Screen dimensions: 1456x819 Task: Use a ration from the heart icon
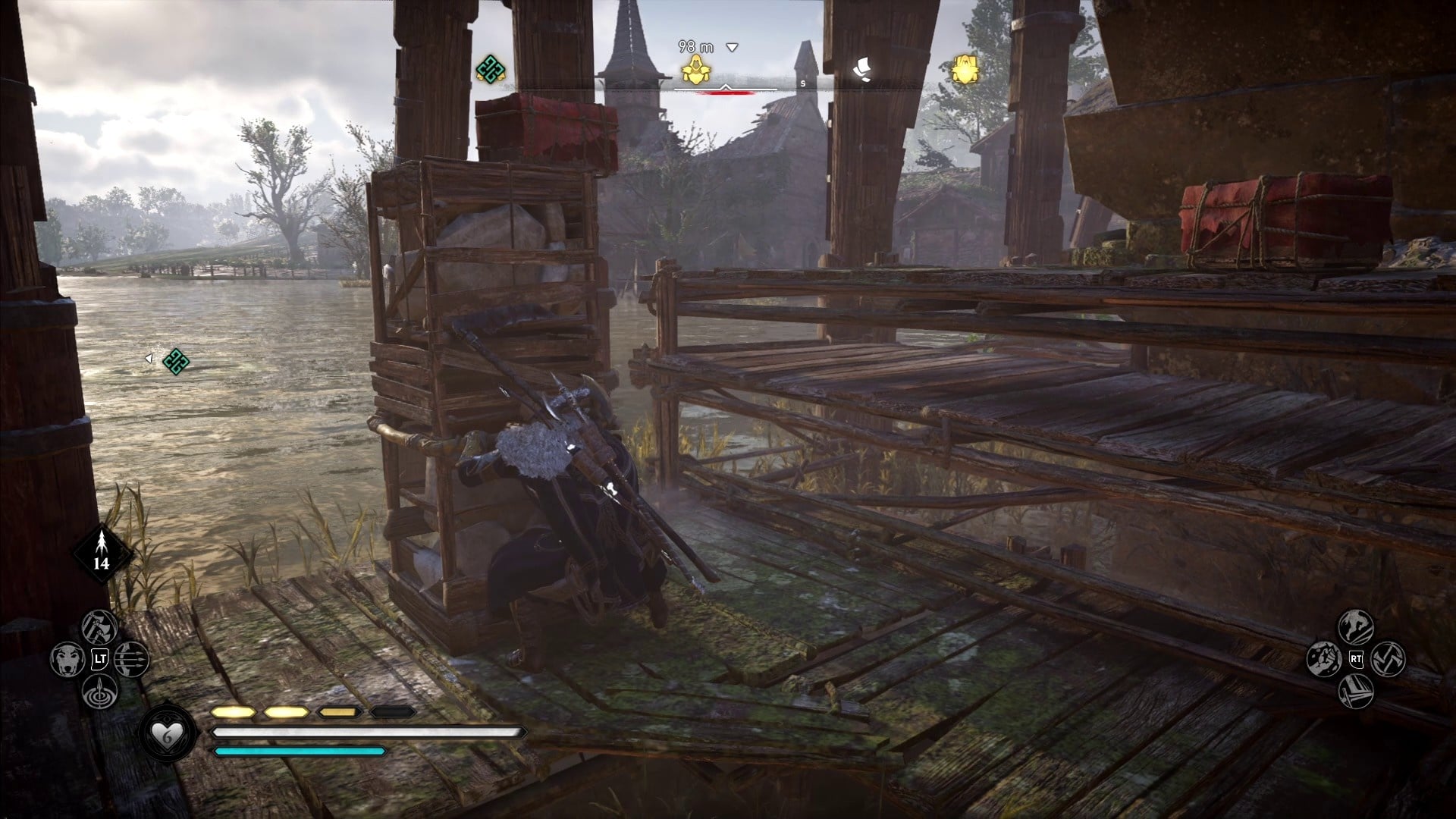pyautogui.click(x=167, y=733)
